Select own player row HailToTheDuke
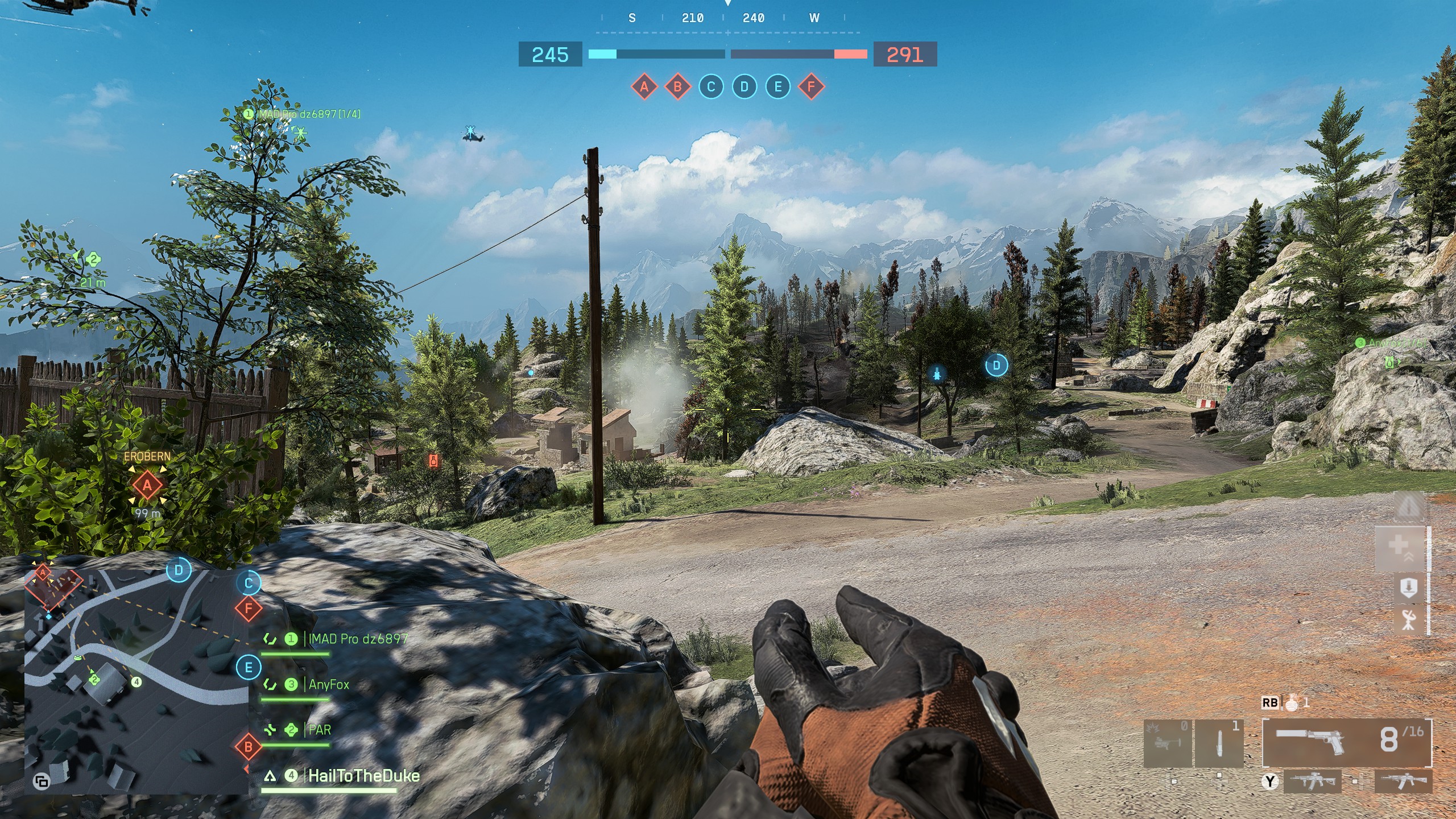 coord(363,776)
